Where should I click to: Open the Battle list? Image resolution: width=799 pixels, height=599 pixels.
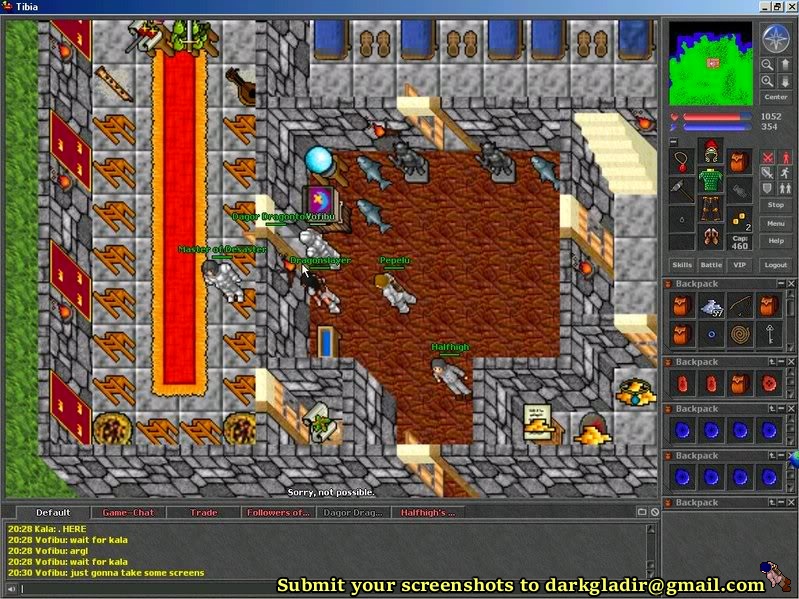click(711, 265)
